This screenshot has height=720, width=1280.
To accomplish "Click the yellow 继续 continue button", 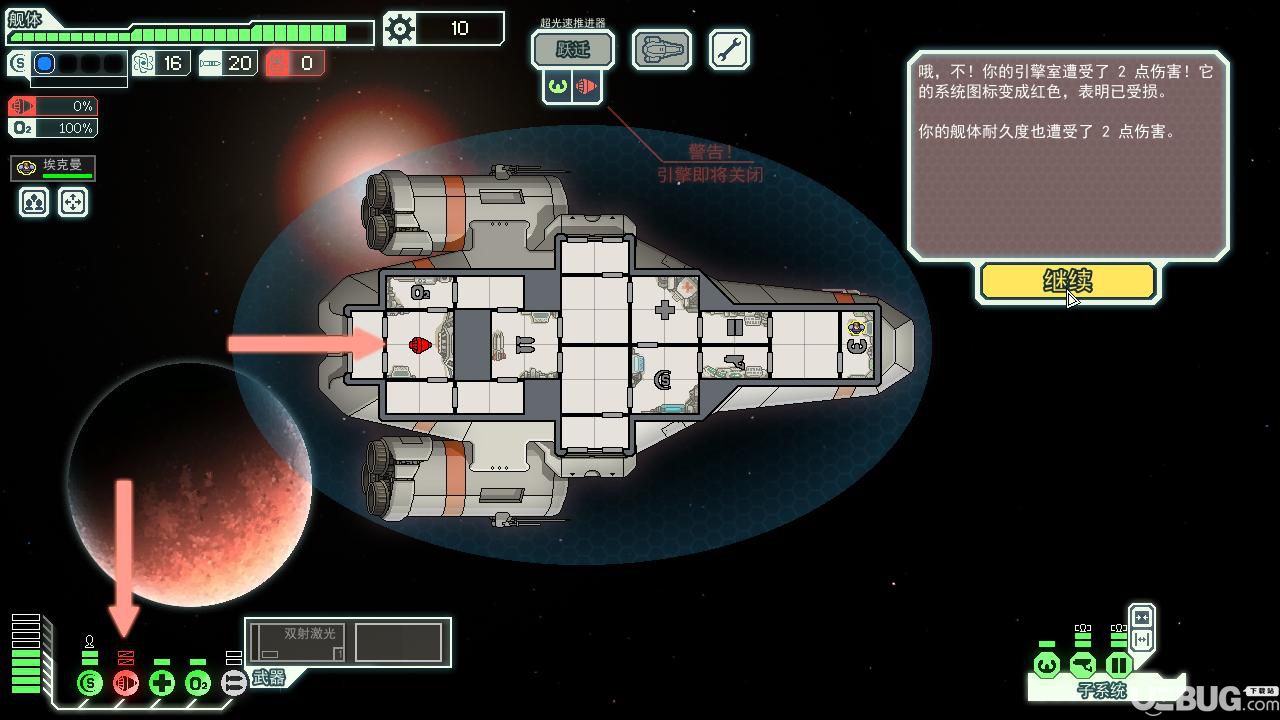I will [1068, 281].
